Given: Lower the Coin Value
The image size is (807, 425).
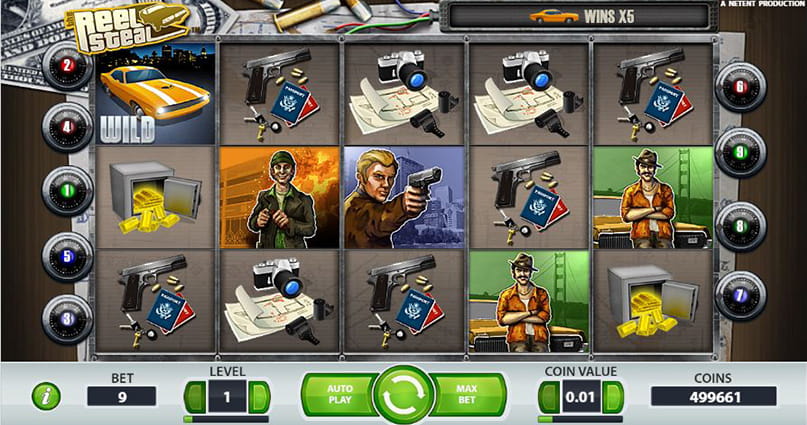Looking at the screenshot, I should [548, 396].
